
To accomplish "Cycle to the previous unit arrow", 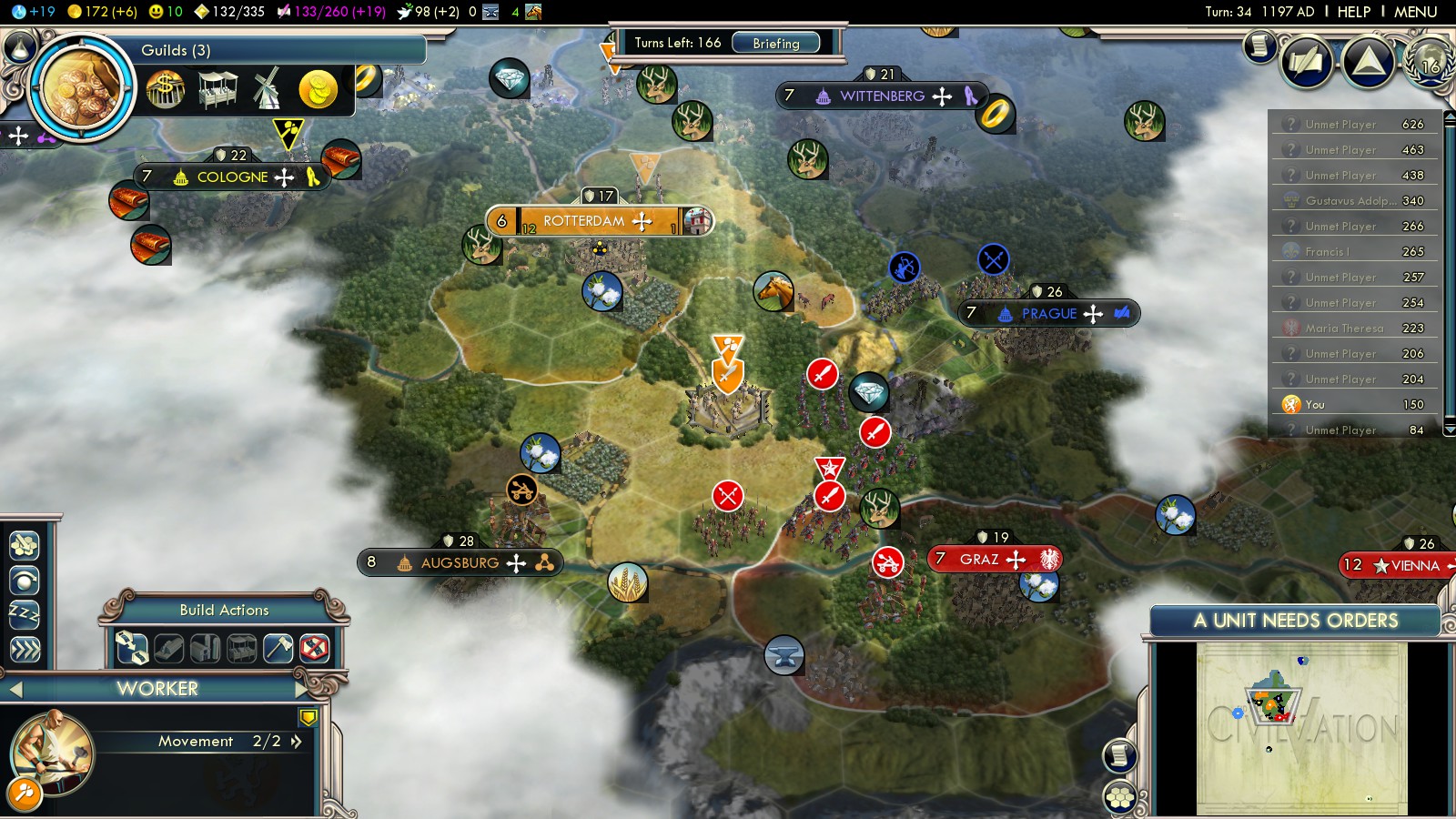I will click(15, 690).
